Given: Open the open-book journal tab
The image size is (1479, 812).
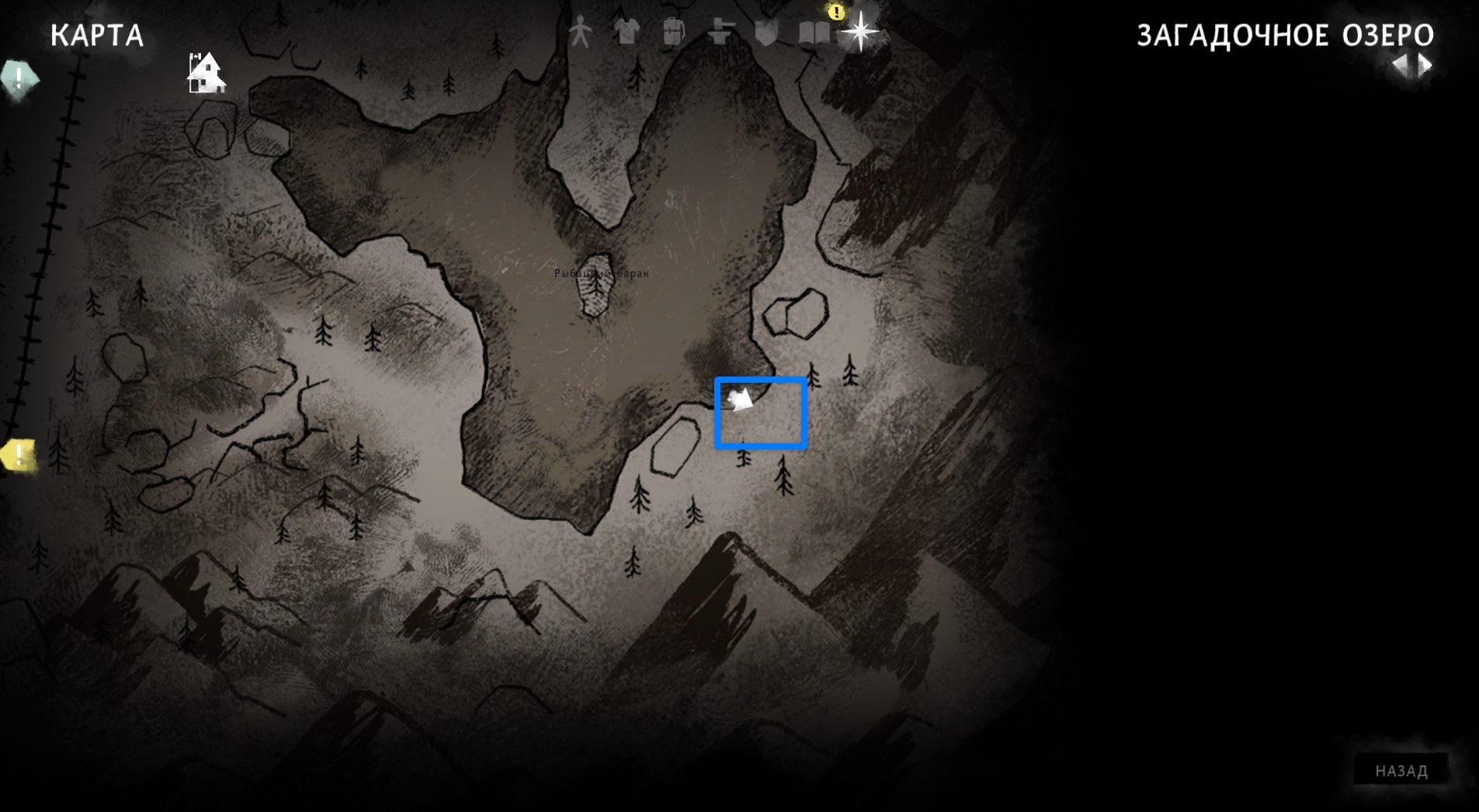Looking at the screenshot, I should coord(814,33).
